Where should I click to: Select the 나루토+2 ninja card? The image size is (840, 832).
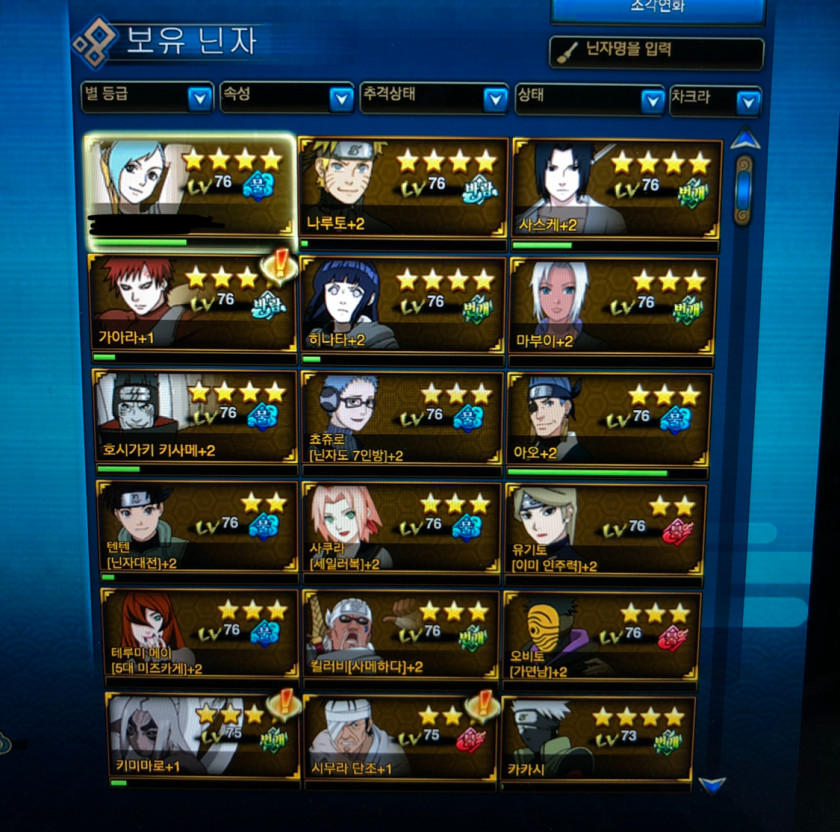(x=403, y=189)
